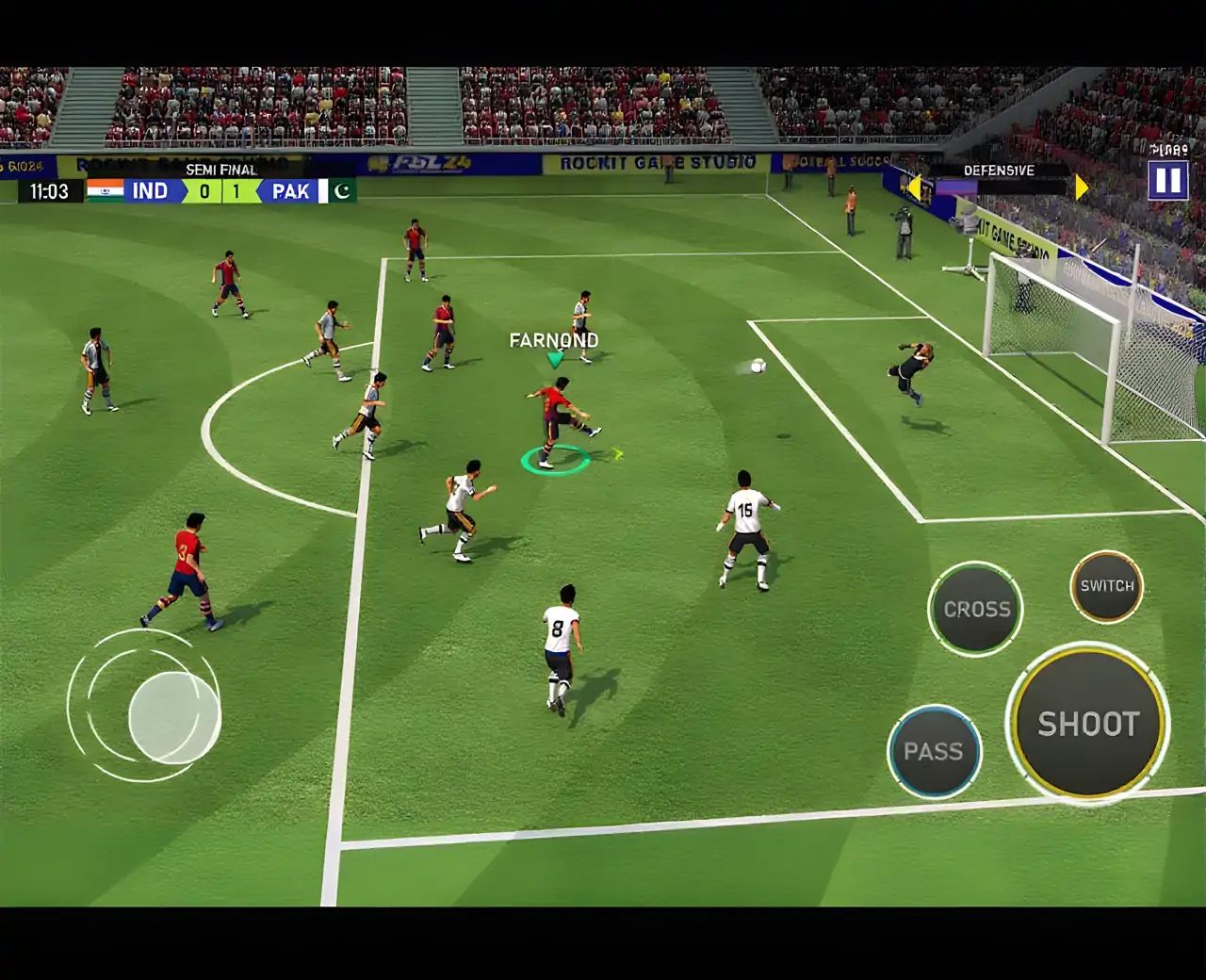Tap the virtual joystick thumb

coord(174,717)
